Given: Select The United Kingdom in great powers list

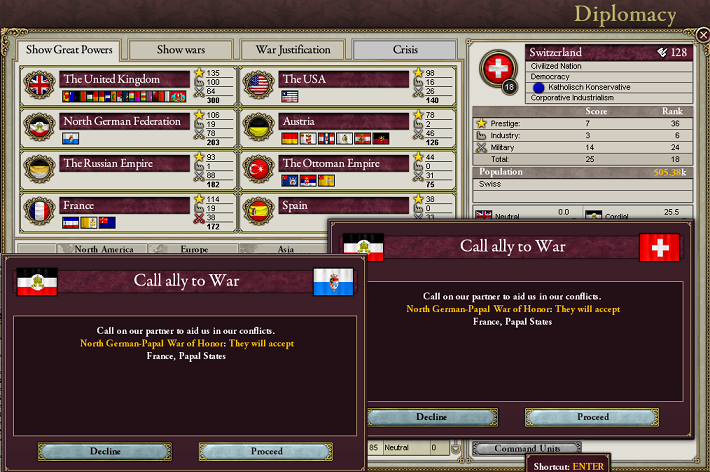Looking at the screenshot, I should pyautogui.click(x=125, y=79).
